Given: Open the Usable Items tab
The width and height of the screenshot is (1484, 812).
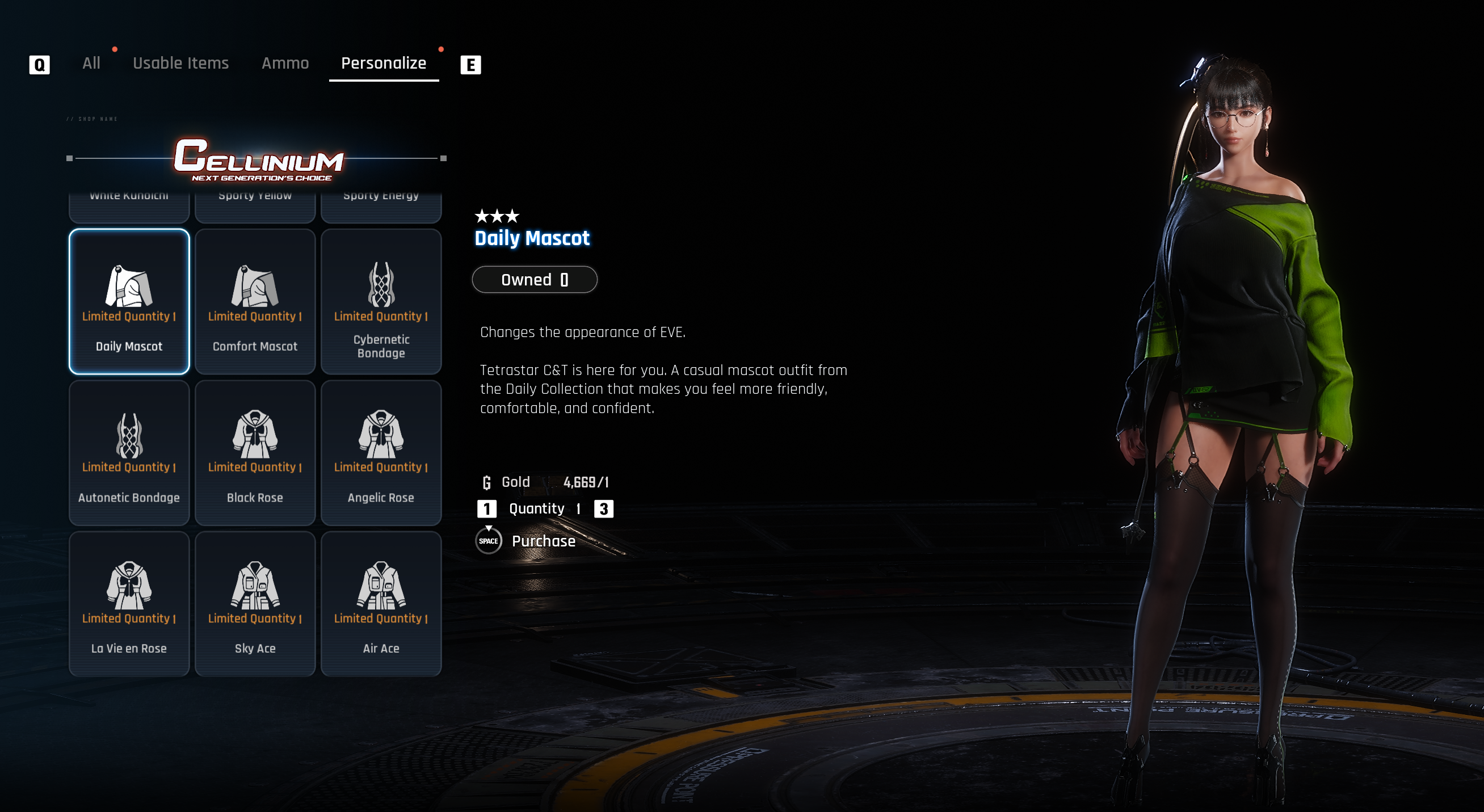Looking at the screenshot, I should point(180,64).
